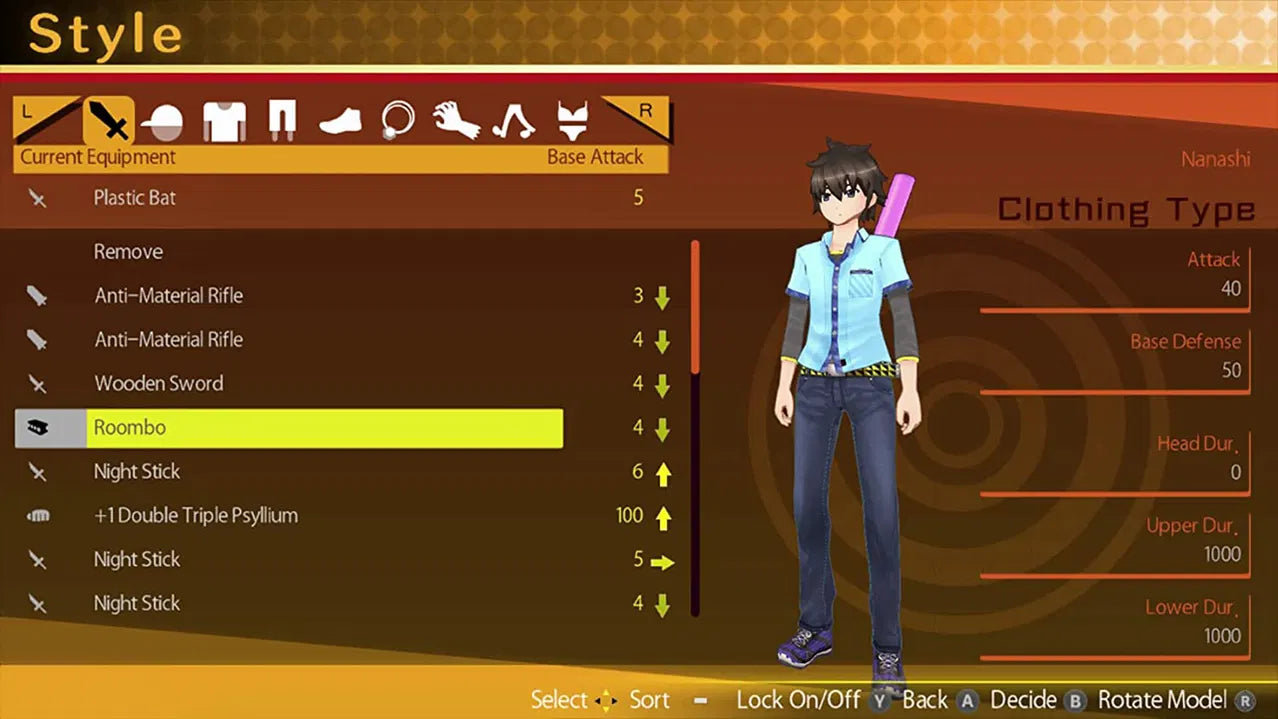This screenshot has width=1278, height=719.
Task: Open the headwear cap category tab
Action: tap(162, 122)
